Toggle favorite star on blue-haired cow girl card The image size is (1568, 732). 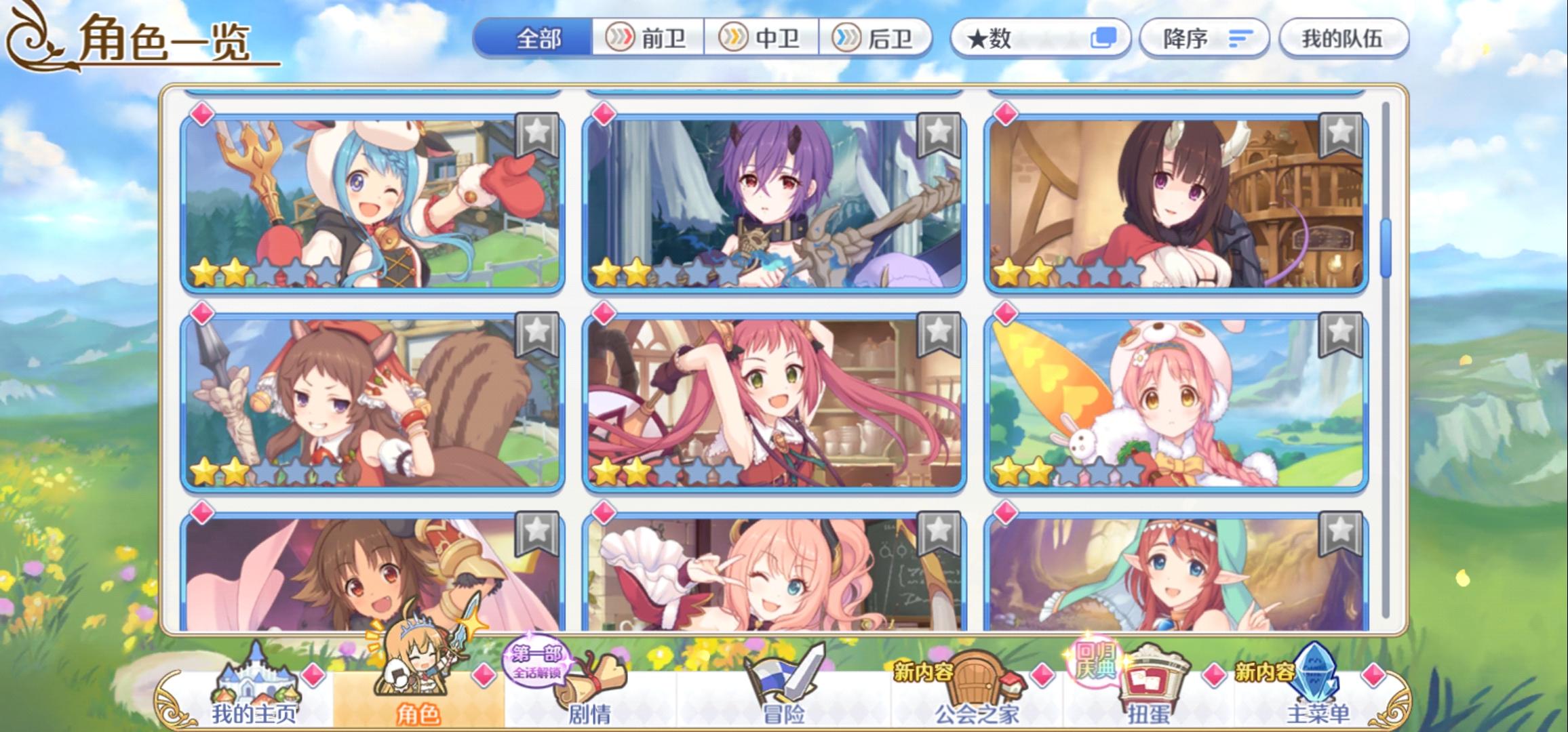click(x=536, y=132)
